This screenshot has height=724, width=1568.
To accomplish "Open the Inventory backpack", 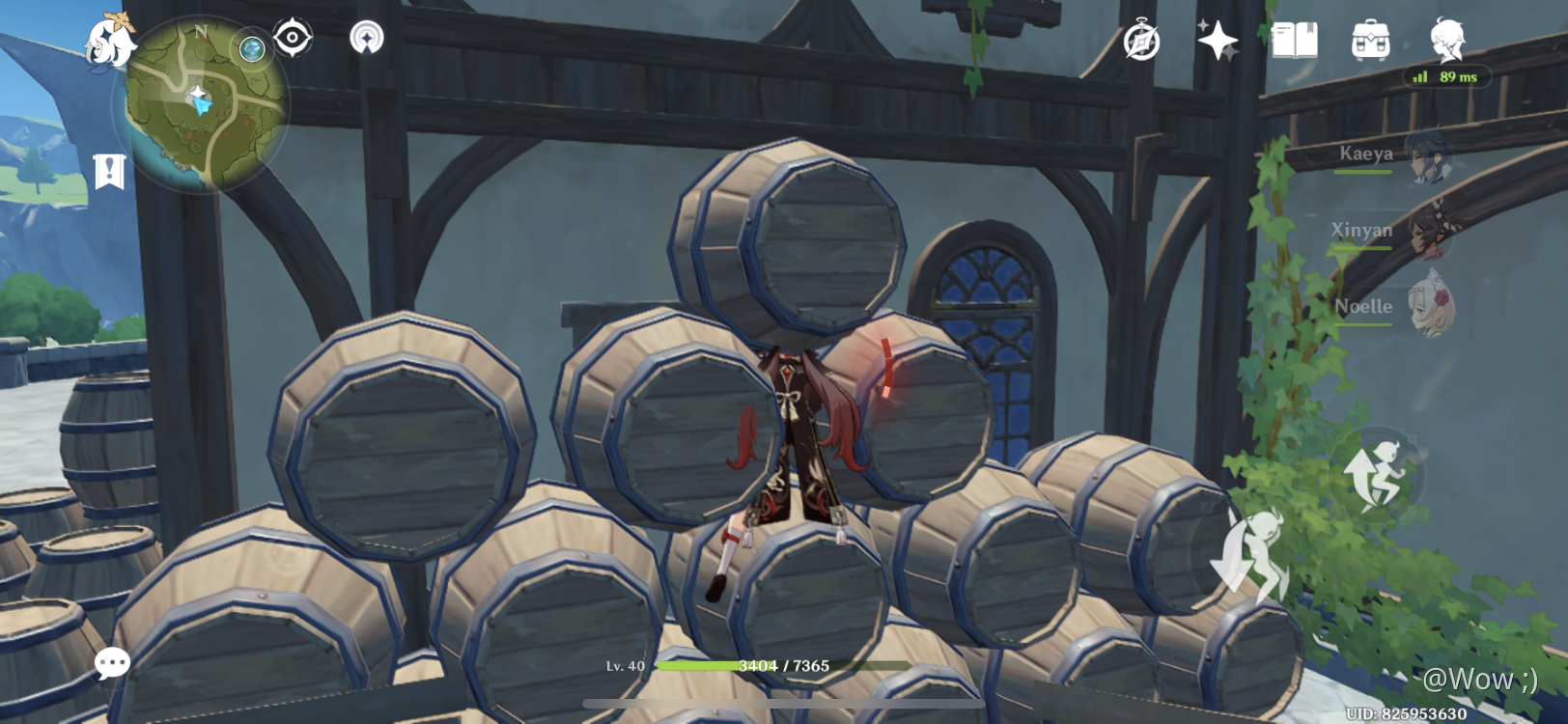I will (x=1371, y=41).
